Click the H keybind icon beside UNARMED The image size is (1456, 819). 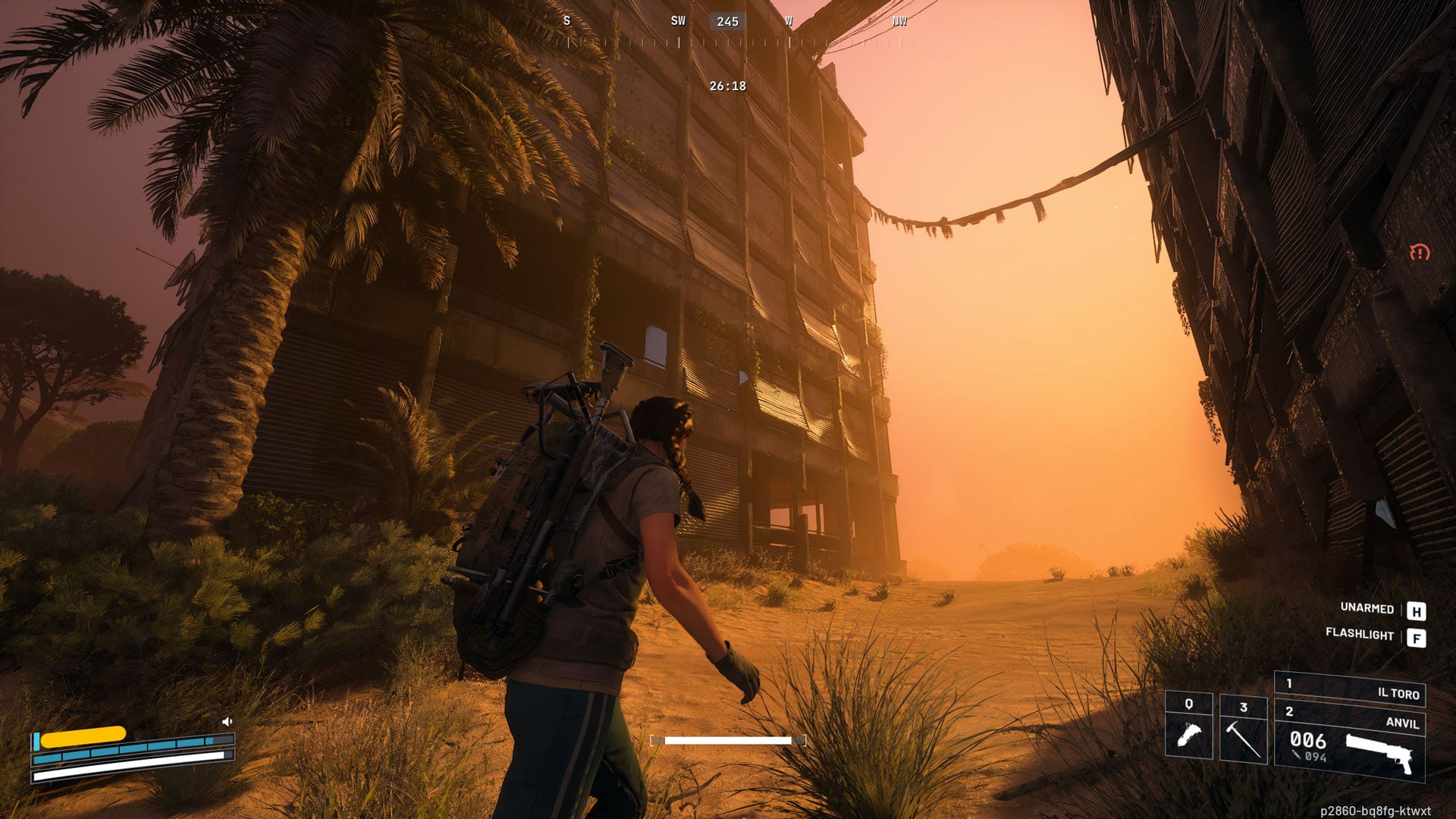(1415, 609)
